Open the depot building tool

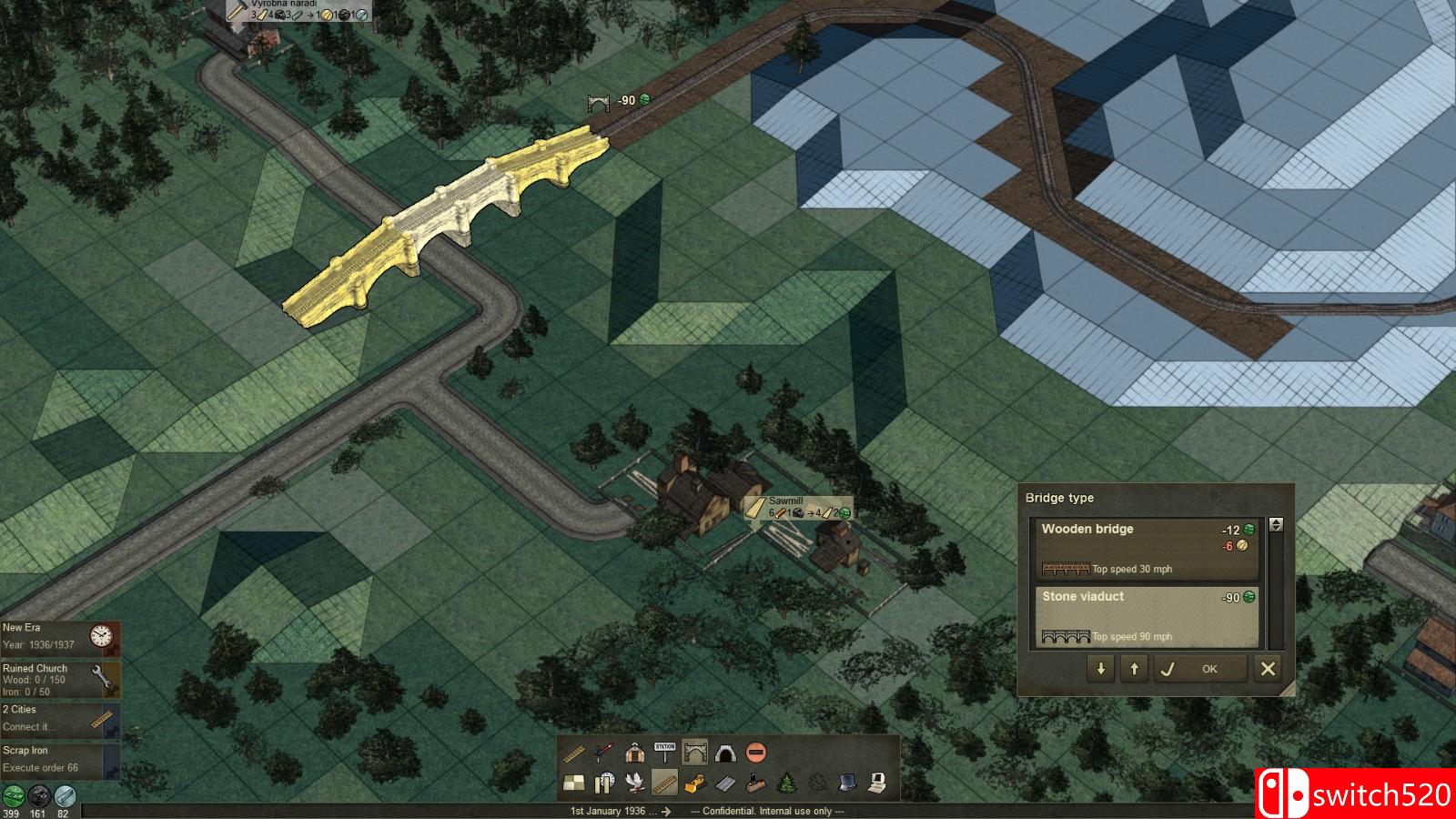point(634,753)
